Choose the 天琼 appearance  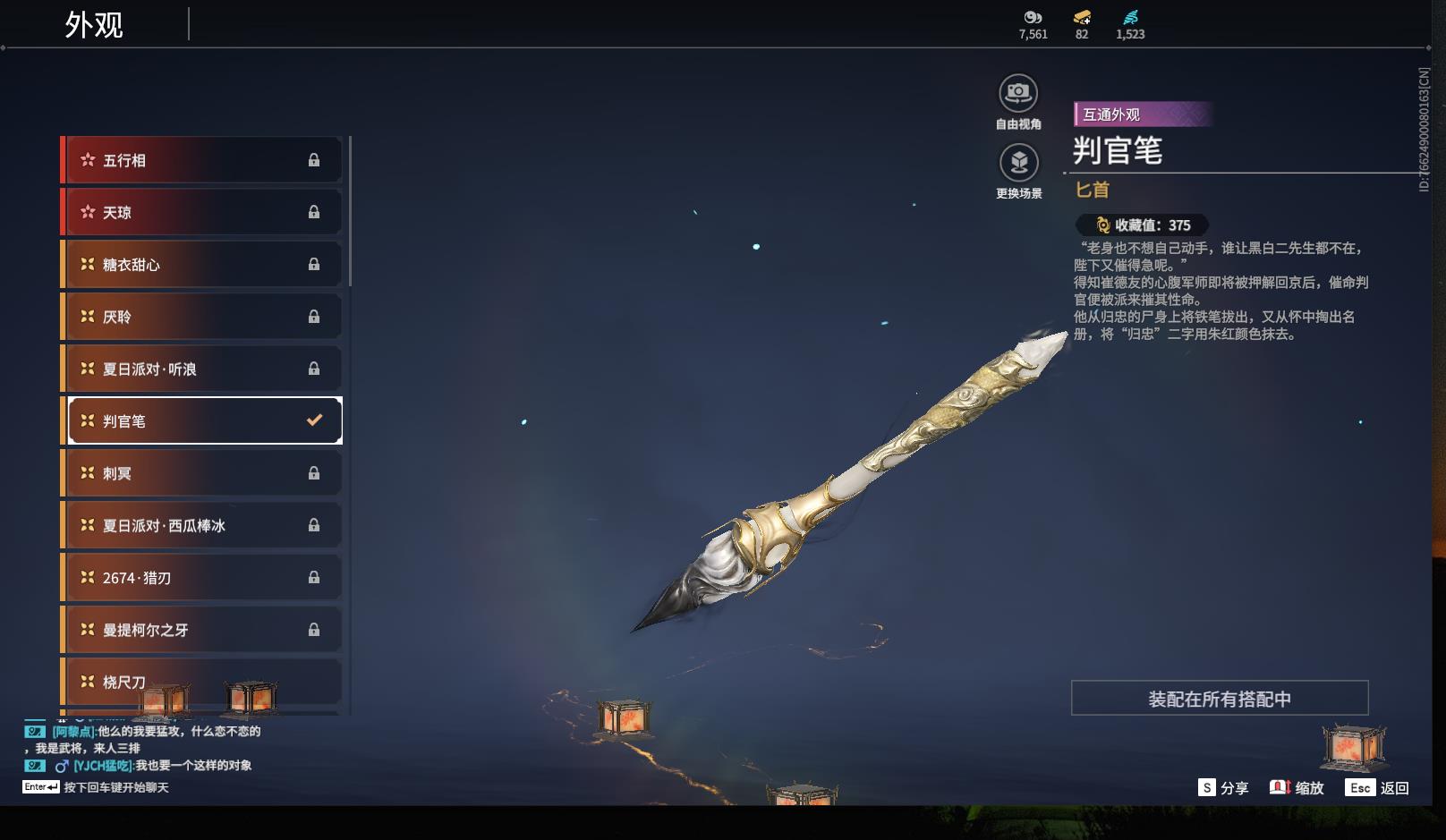click(x=202, y=212)
